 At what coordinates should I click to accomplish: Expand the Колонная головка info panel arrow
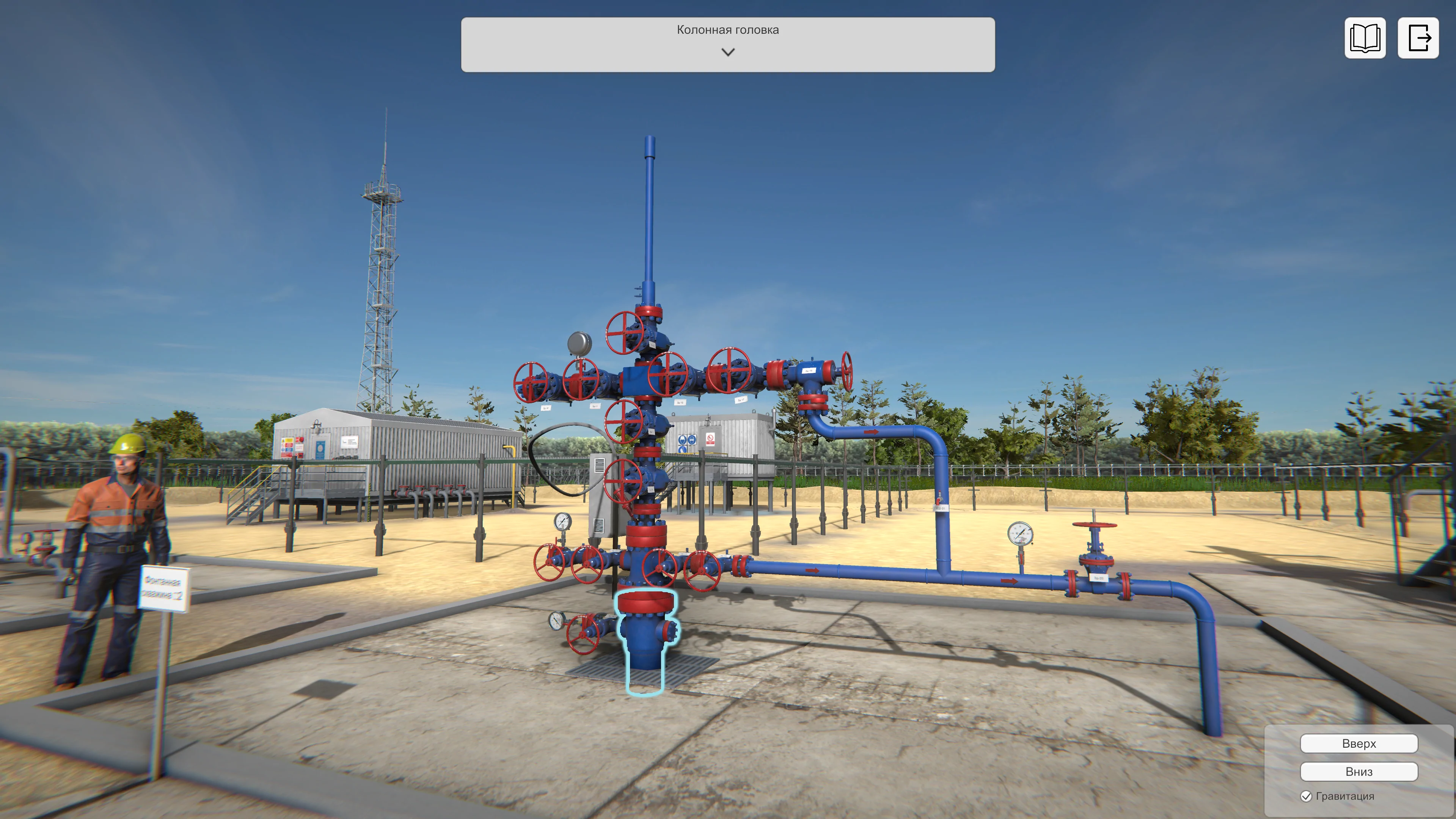(728, 52)
